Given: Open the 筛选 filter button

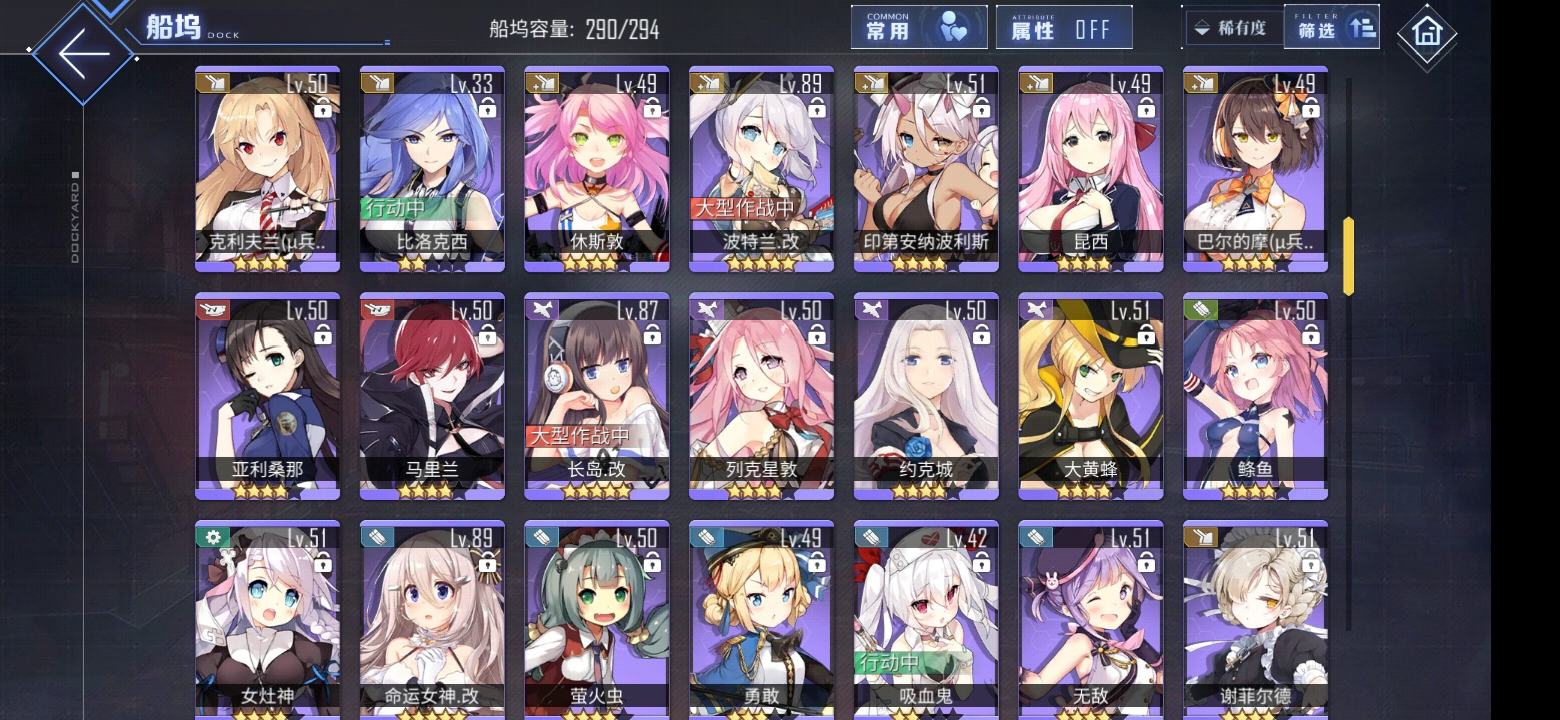Looking at the screenshot, I should (1331, 28).
